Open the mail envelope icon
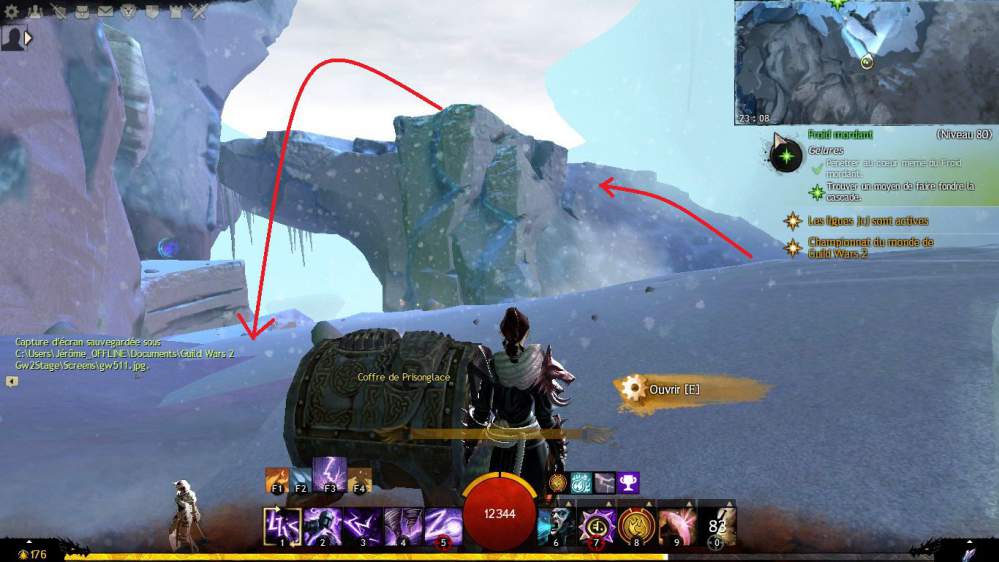Image resolution: width=999 pixels, height=562 pixels. point(106,12)
